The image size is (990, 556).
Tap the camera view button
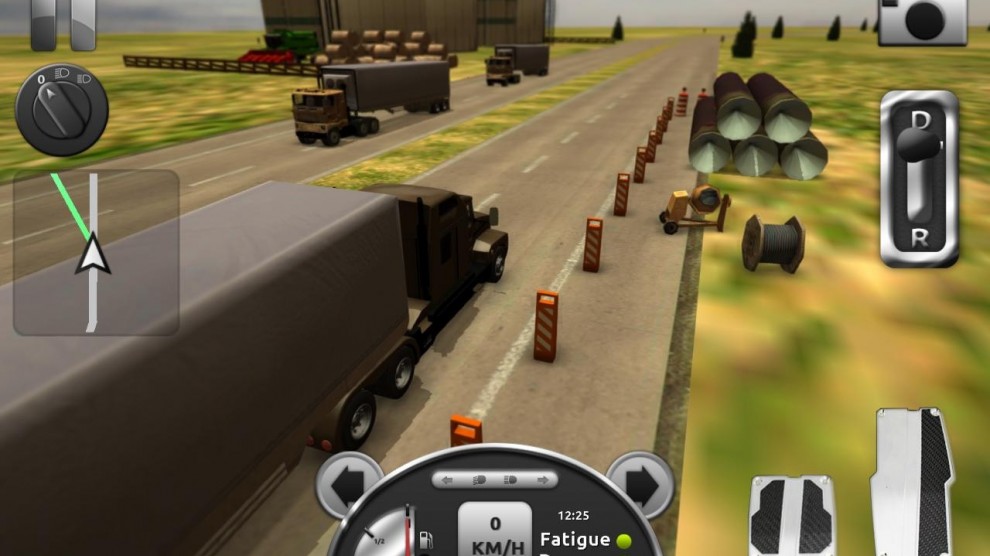(922, 20)
